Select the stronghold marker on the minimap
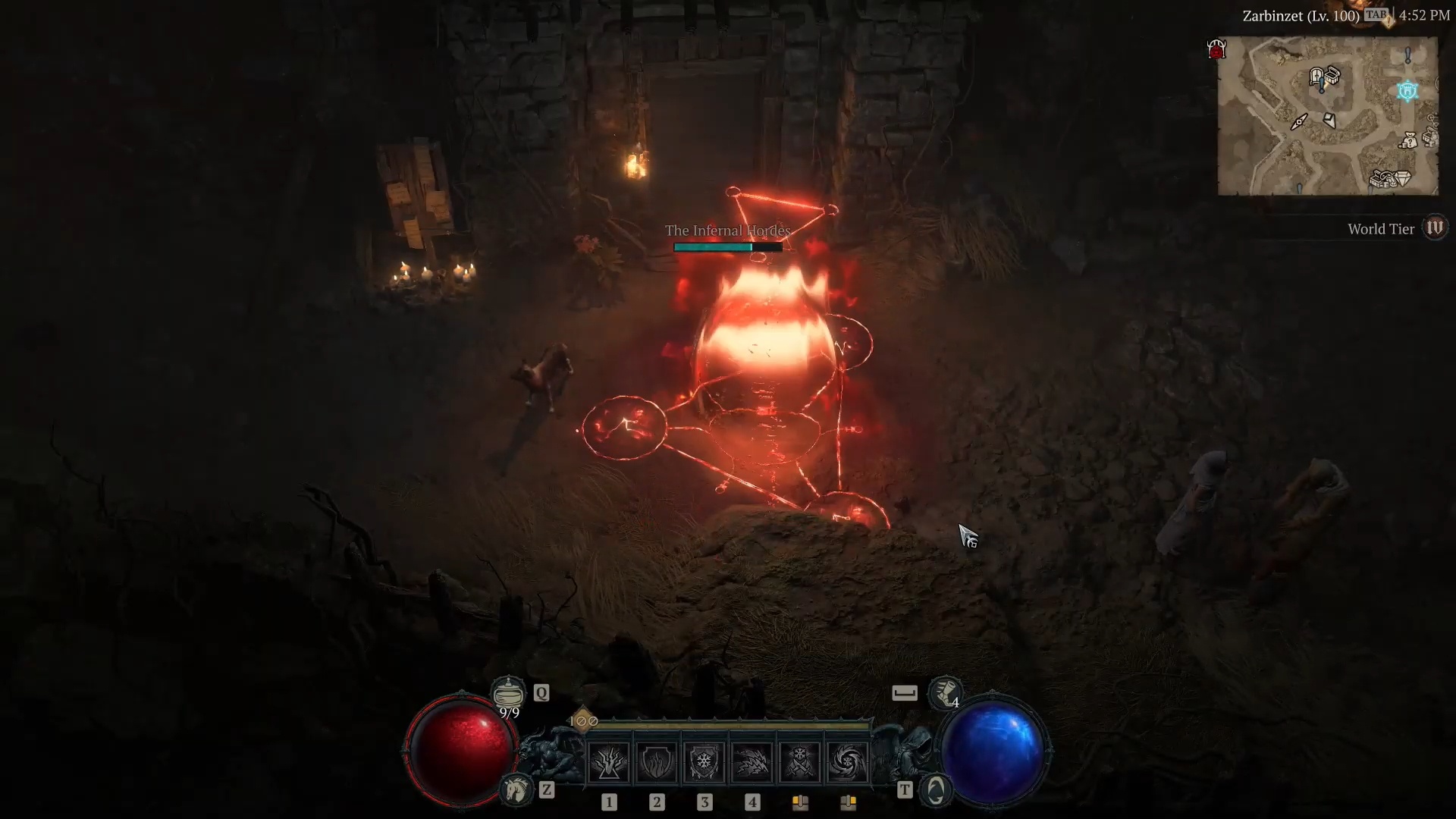 tap(1407, 91)
